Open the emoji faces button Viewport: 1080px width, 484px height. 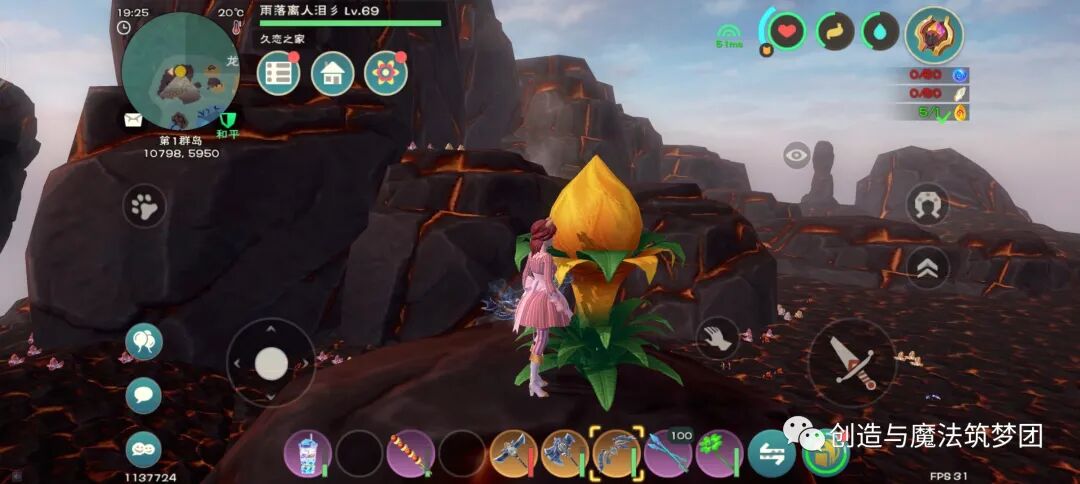pyautogui.click(x=144, y=449)
